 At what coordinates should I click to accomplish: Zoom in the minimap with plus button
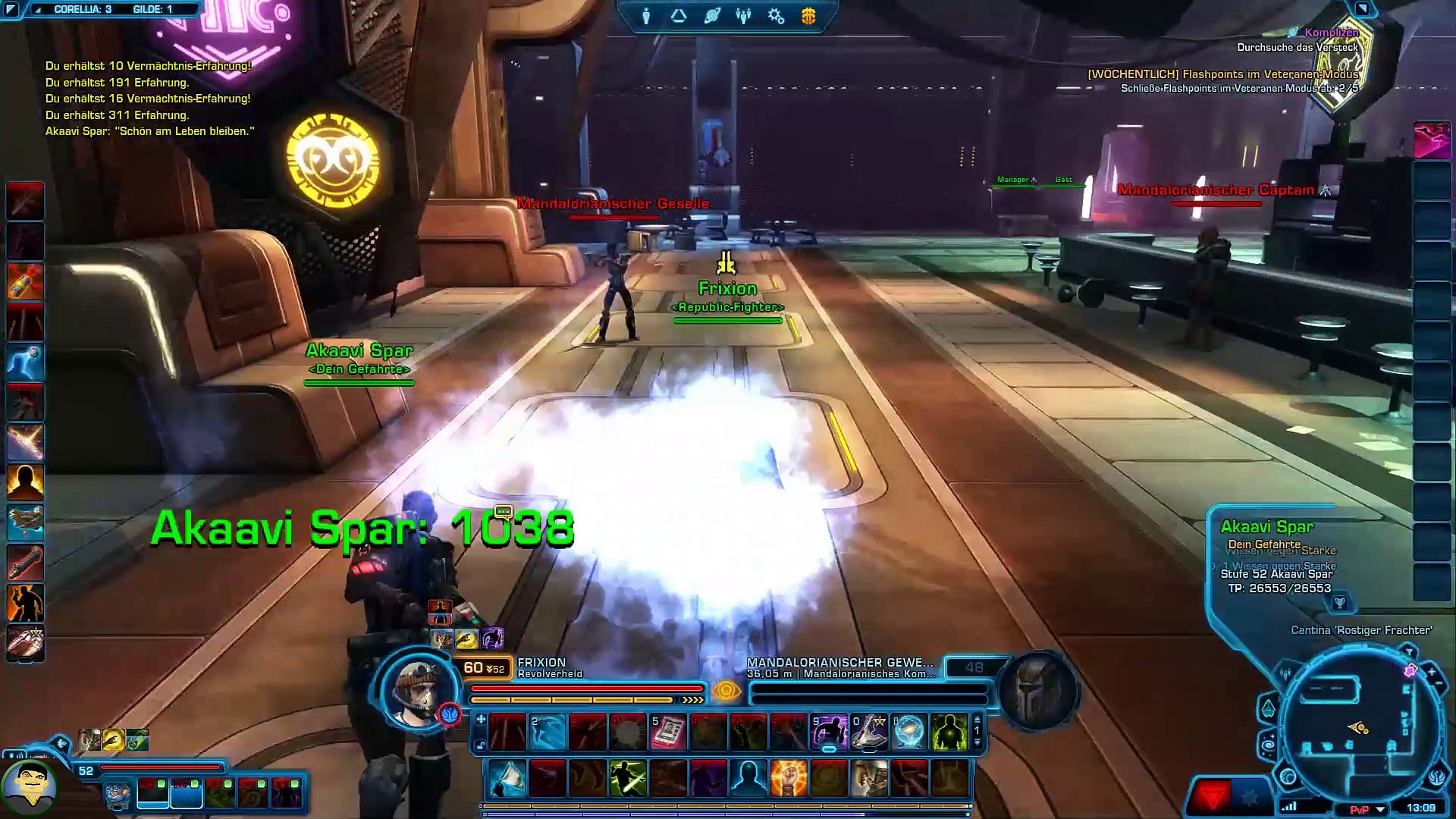[x=1431, y=672]
